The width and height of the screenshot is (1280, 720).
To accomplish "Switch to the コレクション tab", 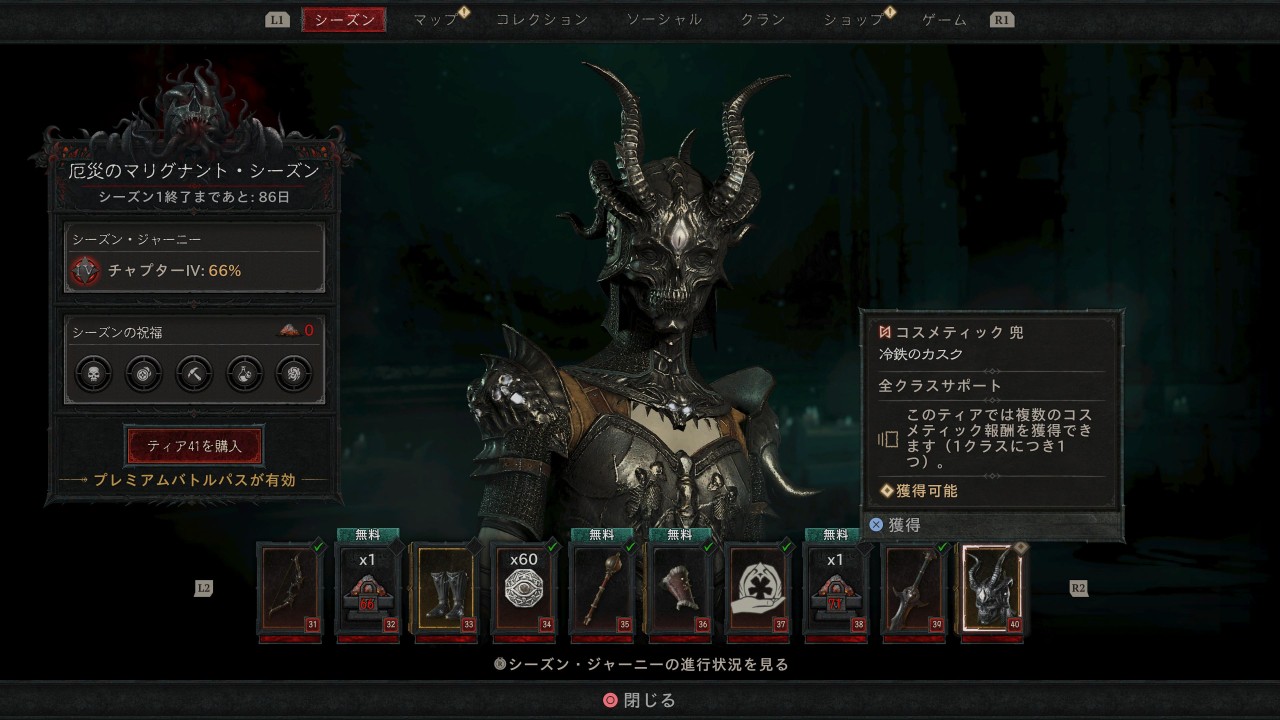I will (x=542, y=20).
